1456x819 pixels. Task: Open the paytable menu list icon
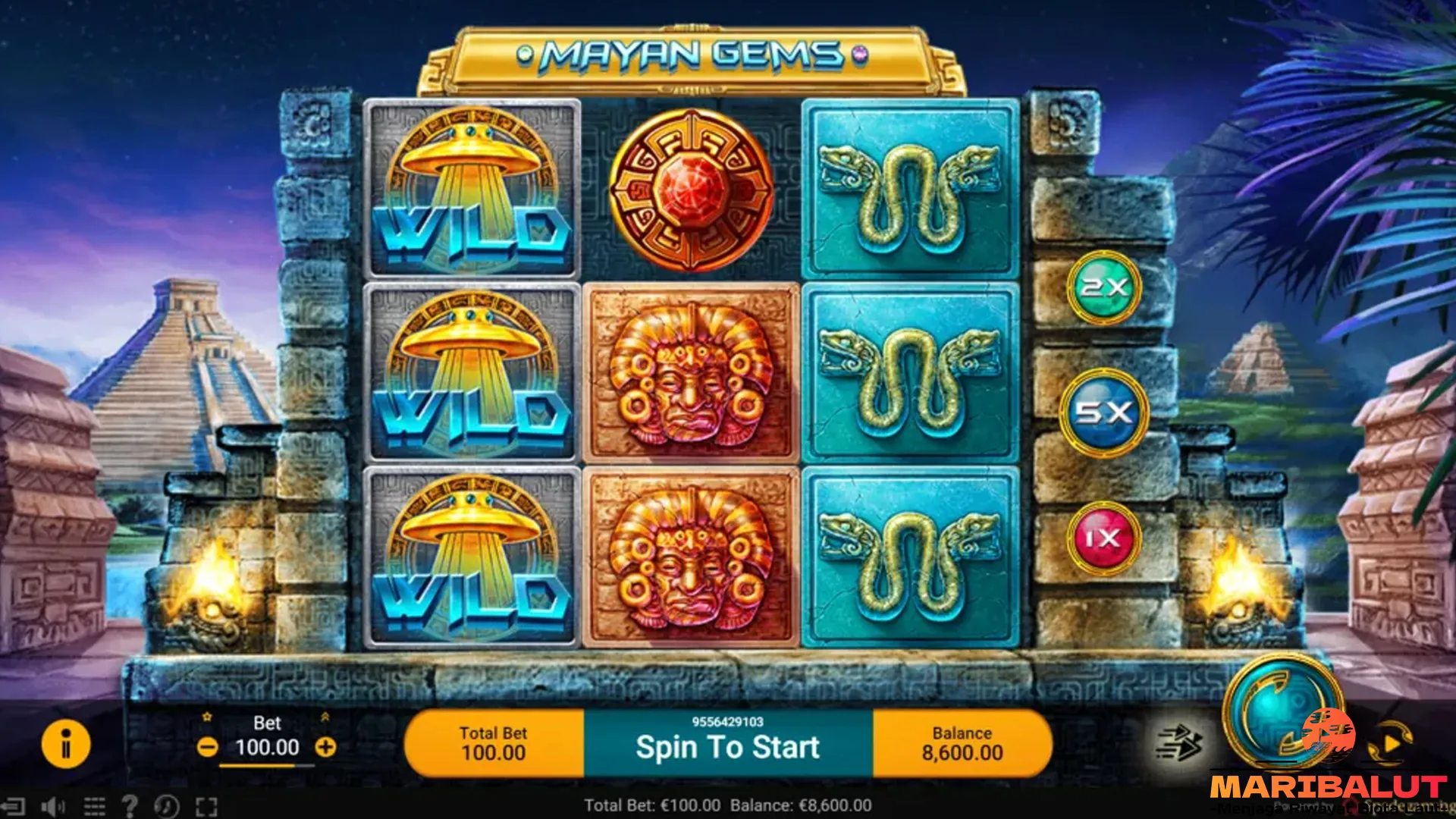tap(93, 806)
